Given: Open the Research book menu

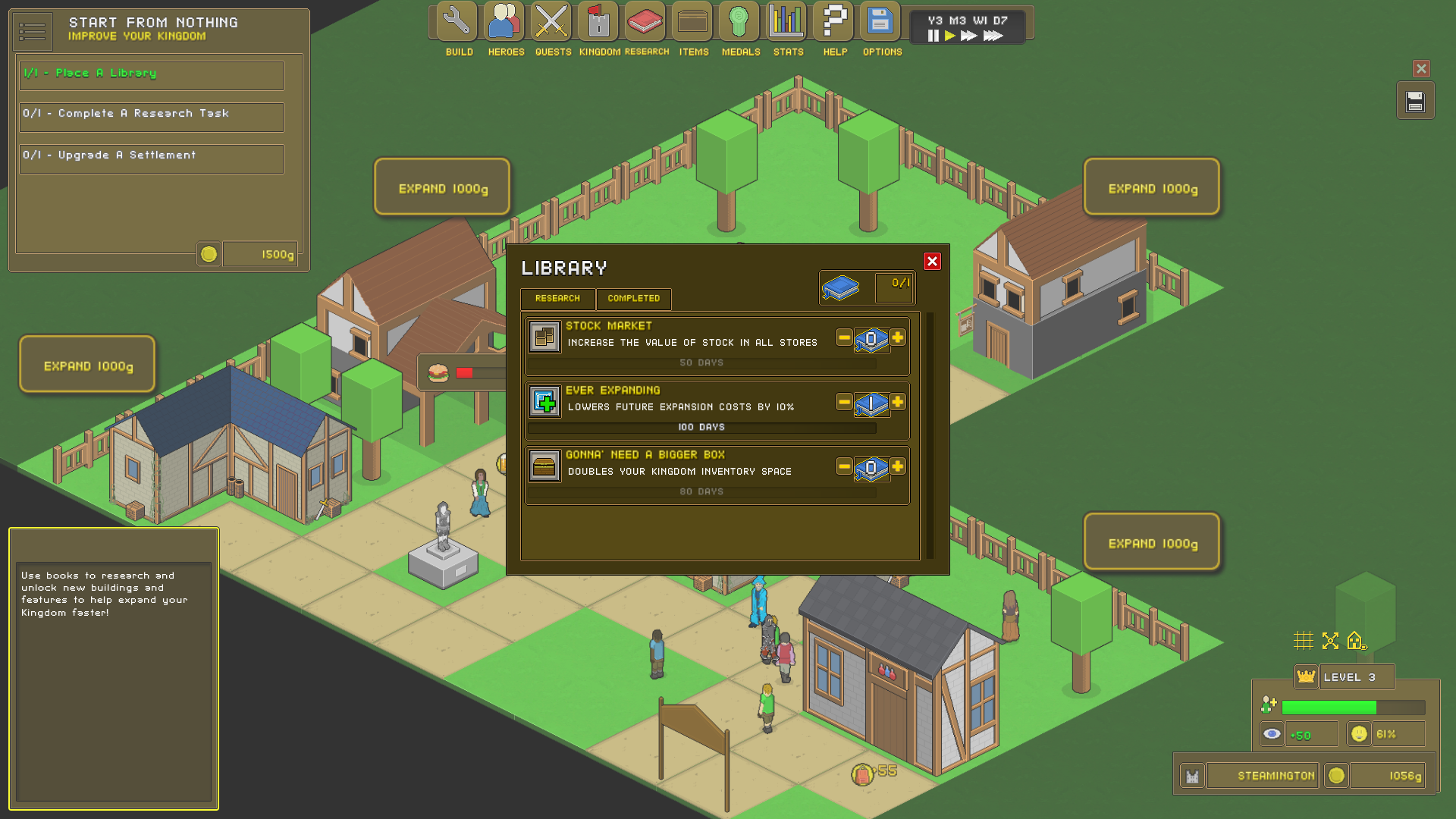Looking at the screenshot, I should [645, 23].
